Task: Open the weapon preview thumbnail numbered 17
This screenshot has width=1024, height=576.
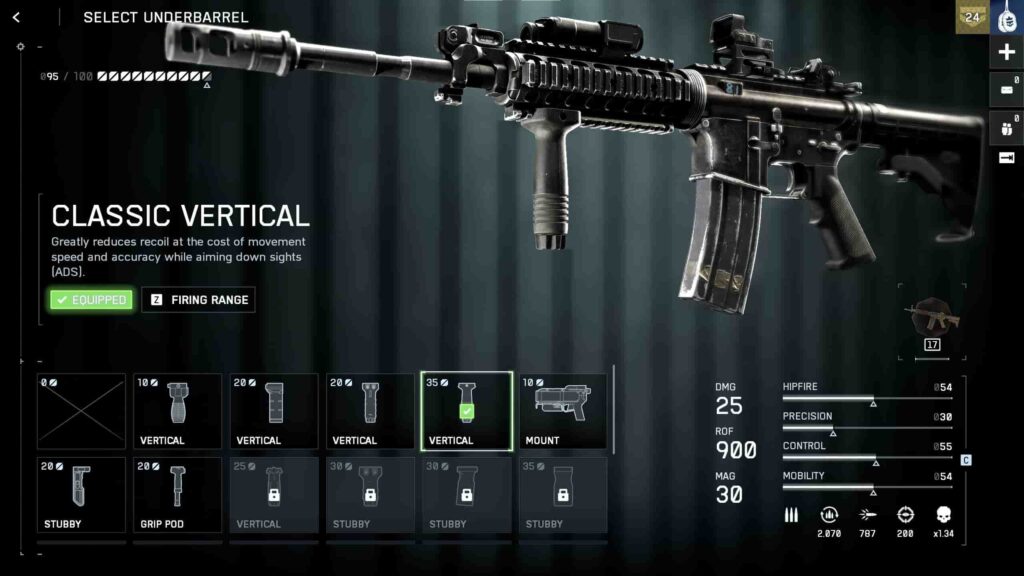Action: 933,320
